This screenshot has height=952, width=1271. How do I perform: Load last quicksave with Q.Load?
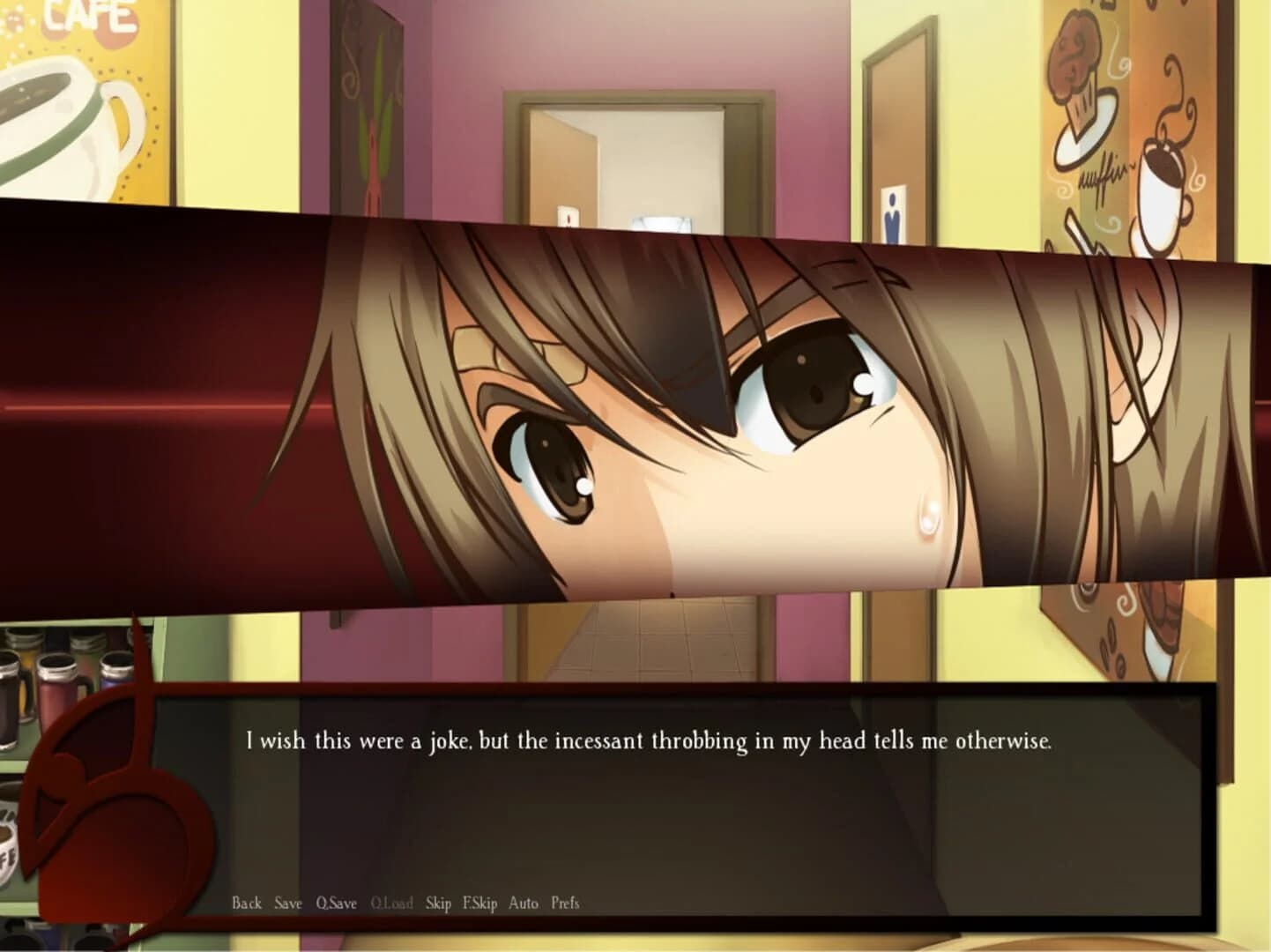(394, 903)
